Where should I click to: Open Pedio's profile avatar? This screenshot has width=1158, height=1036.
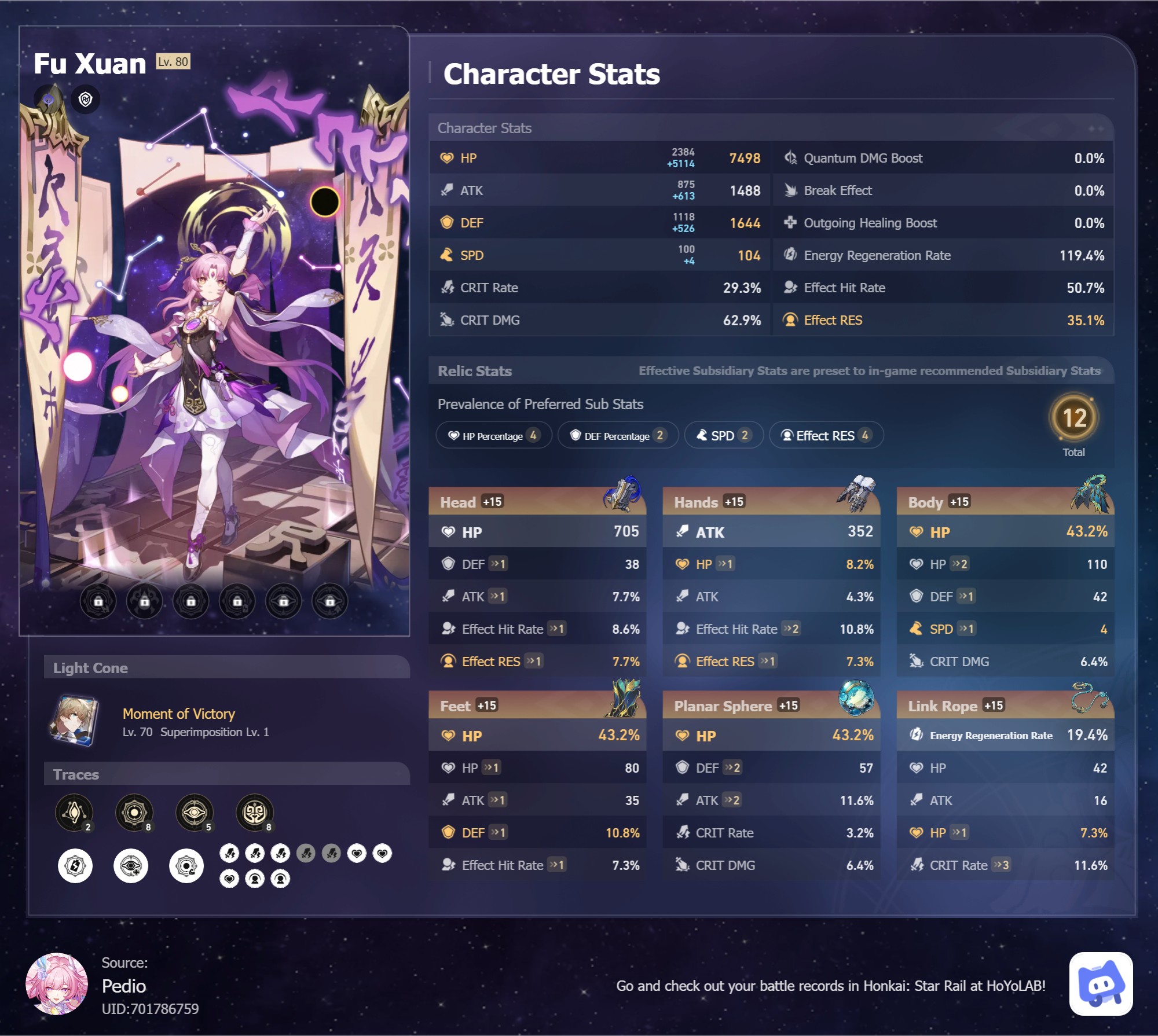click(57, 983)
